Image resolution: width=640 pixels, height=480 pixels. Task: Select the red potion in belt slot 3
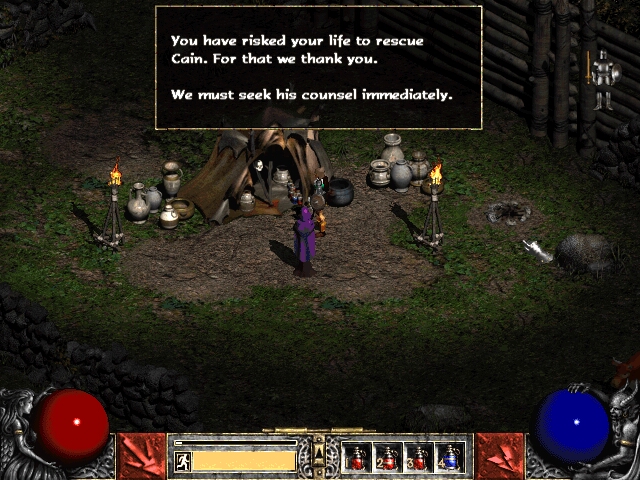[419, 458]
